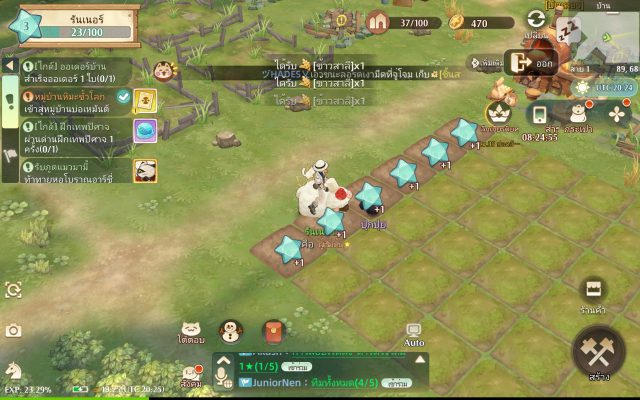Screen dimensions: 640x400
Task: Open the lucky cat bag icon
Action: click(580, 113)
